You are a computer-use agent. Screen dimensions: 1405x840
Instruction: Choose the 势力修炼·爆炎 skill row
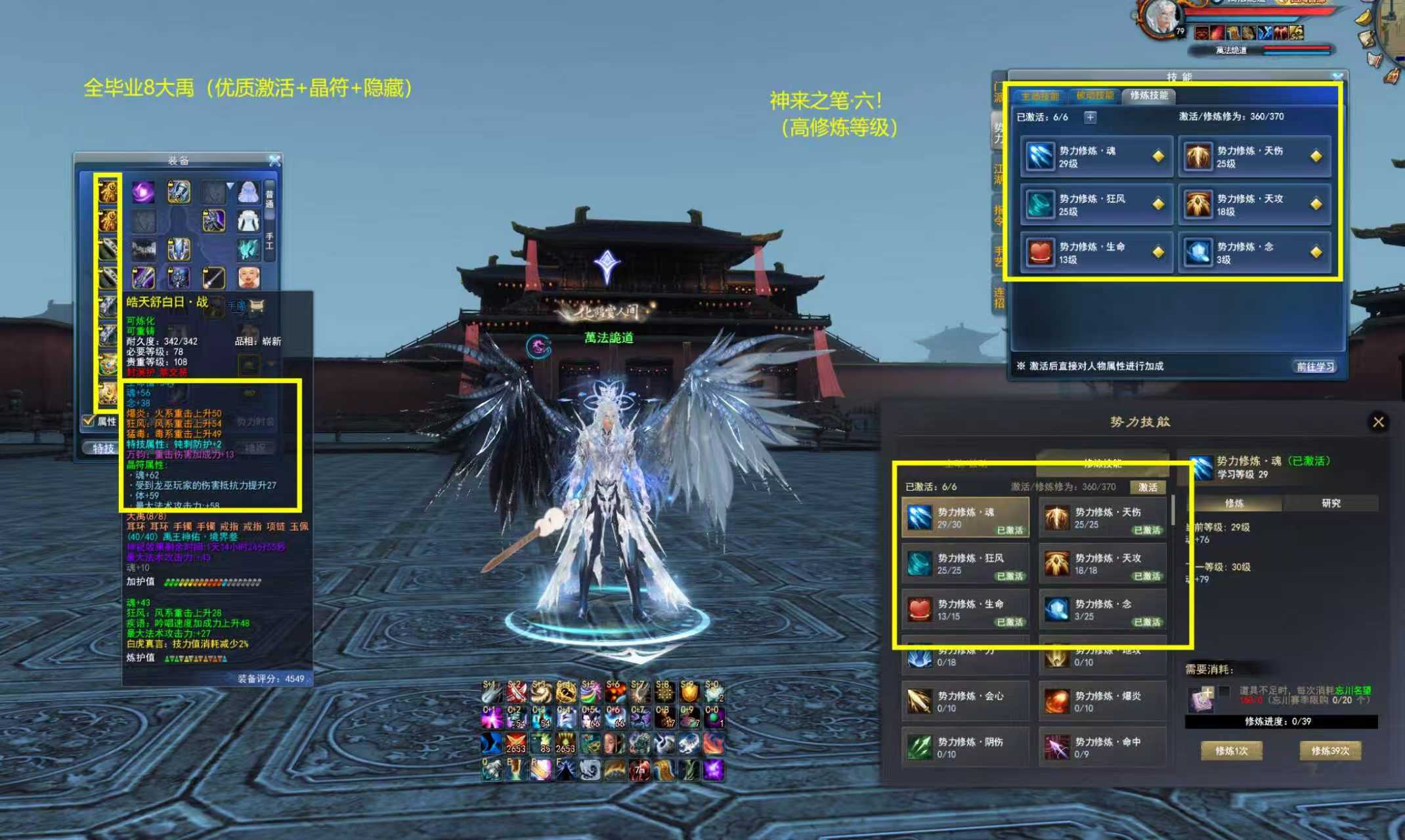pyautogui.click(x=1102, y=701)
